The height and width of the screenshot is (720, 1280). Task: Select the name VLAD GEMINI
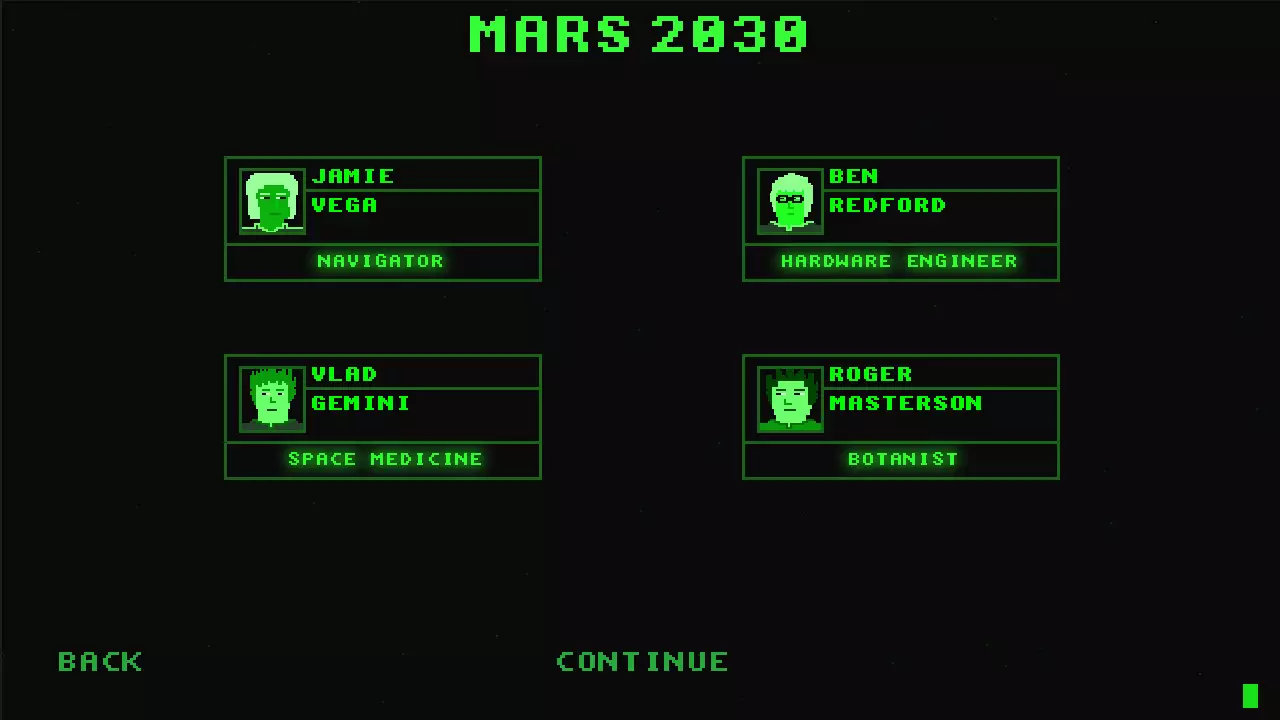click(x=360, y=389)
